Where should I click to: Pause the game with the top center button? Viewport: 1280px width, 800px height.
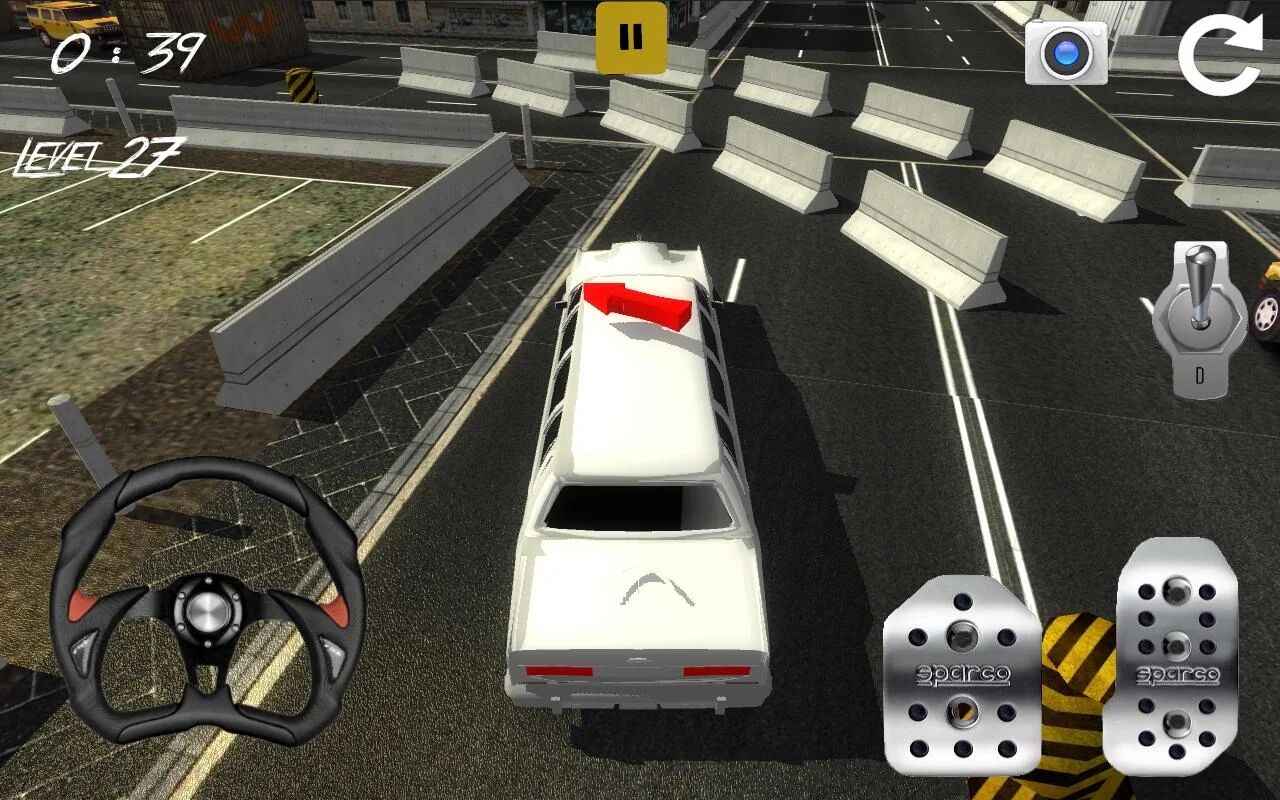coord(631,37)
